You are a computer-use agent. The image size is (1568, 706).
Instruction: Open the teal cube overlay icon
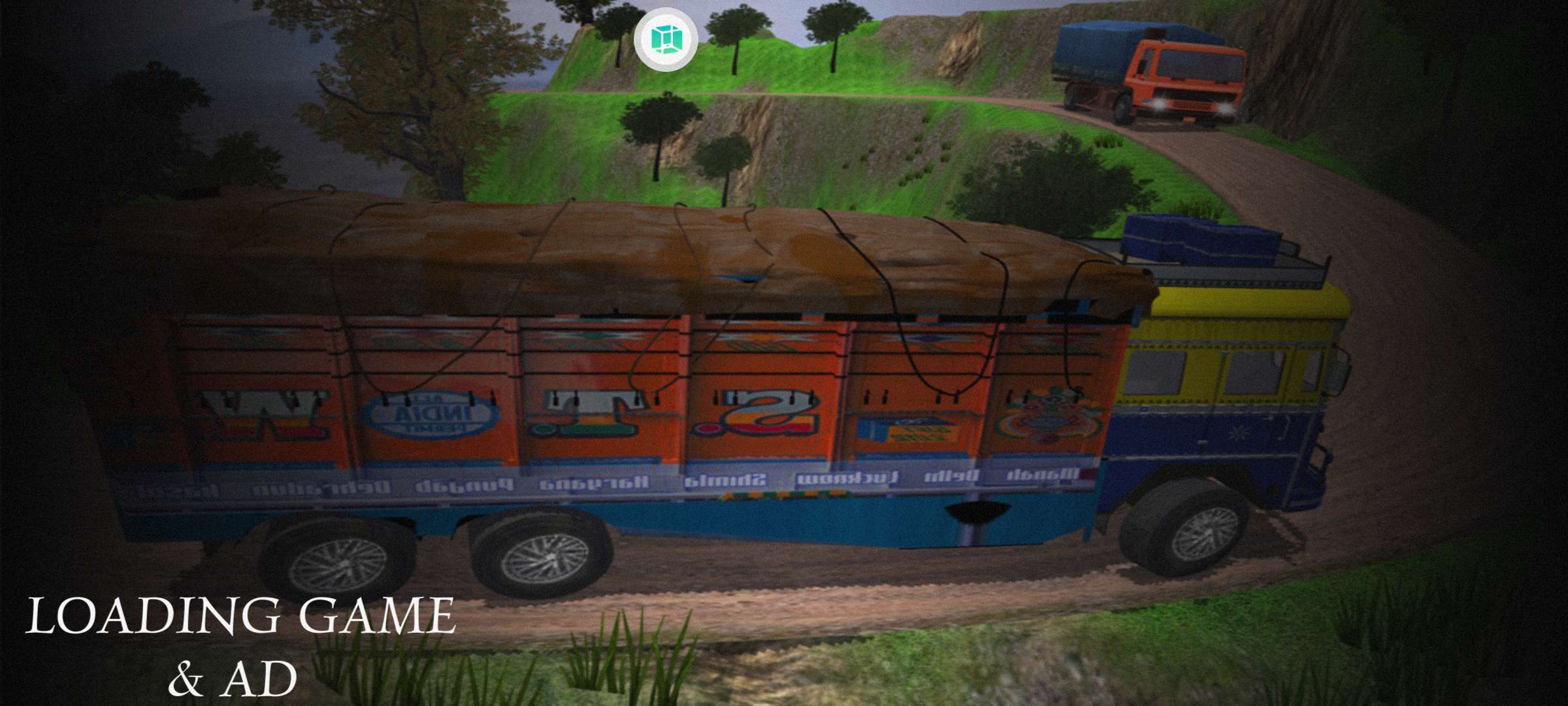pyautogui.click(x=665, y=40)
